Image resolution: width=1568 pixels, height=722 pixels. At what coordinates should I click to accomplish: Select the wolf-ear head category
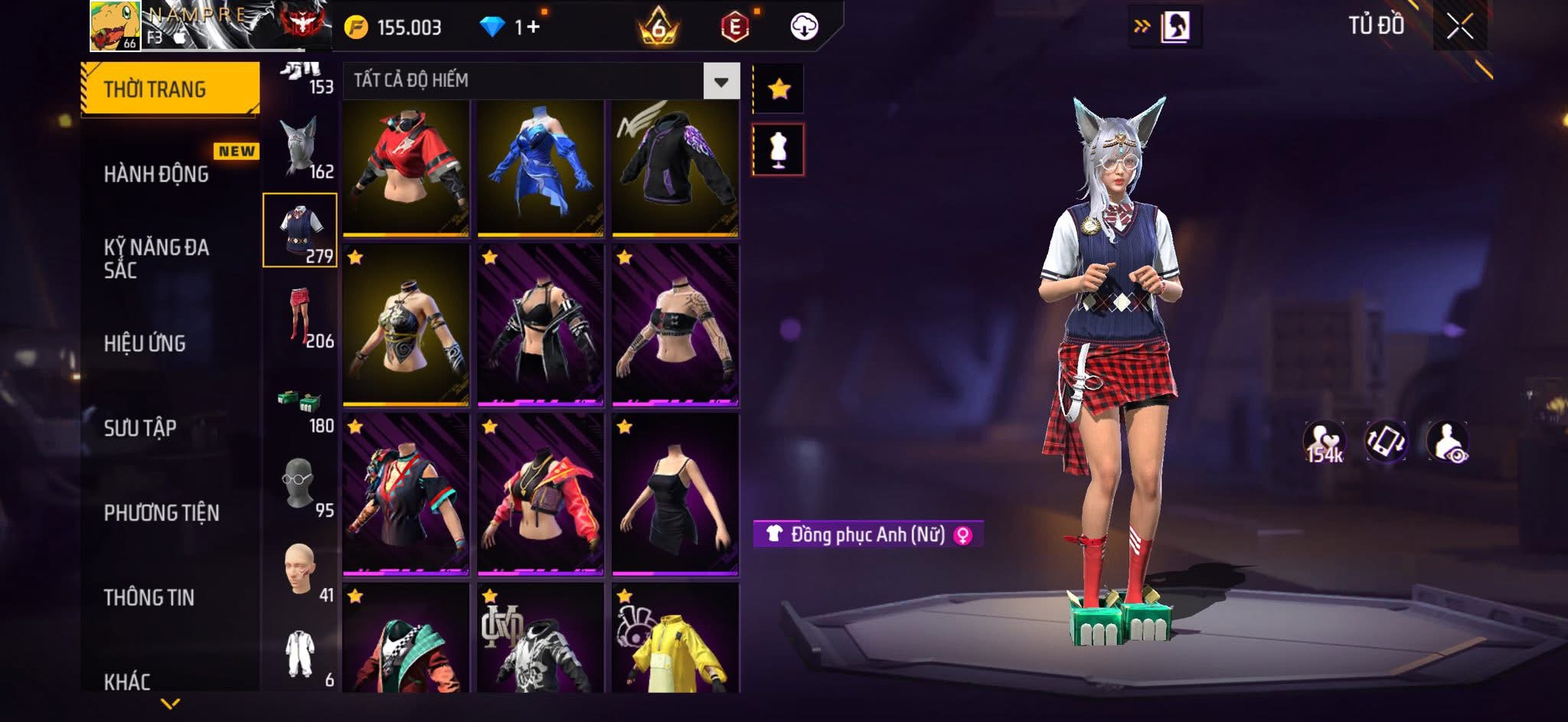(x=300, y=145)
